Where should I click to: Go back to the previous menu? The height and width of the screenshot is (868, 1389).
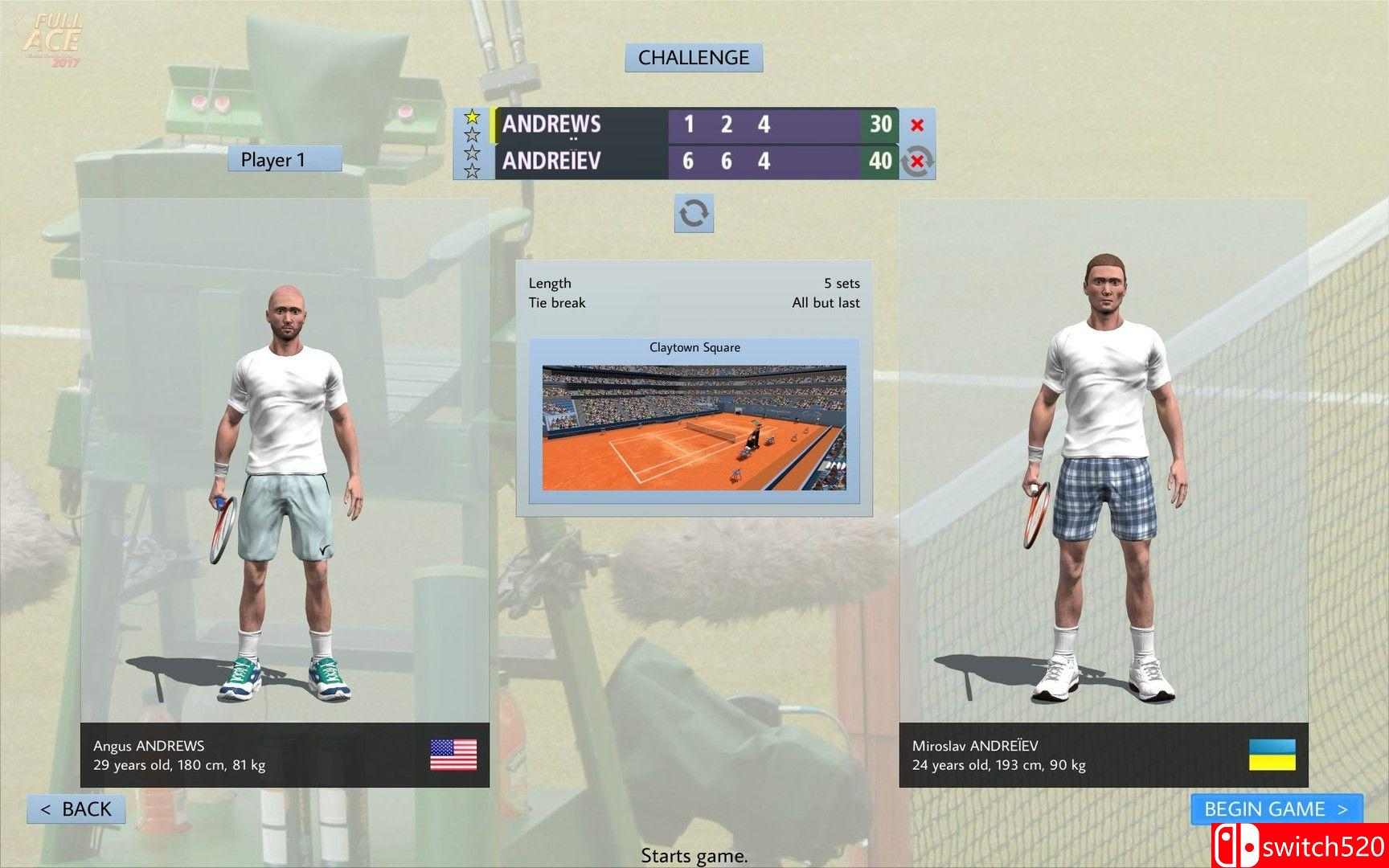[76, 809]
